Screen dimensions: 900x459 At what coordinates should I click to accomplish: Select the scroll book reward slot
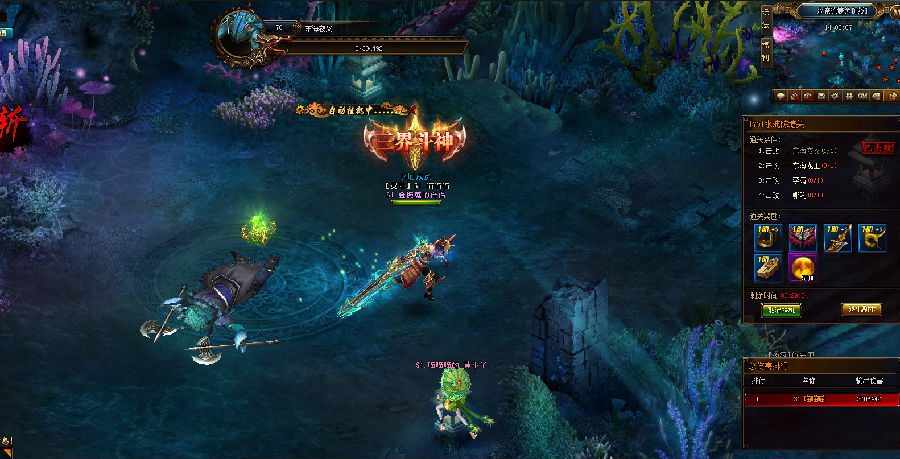point(769,267)
